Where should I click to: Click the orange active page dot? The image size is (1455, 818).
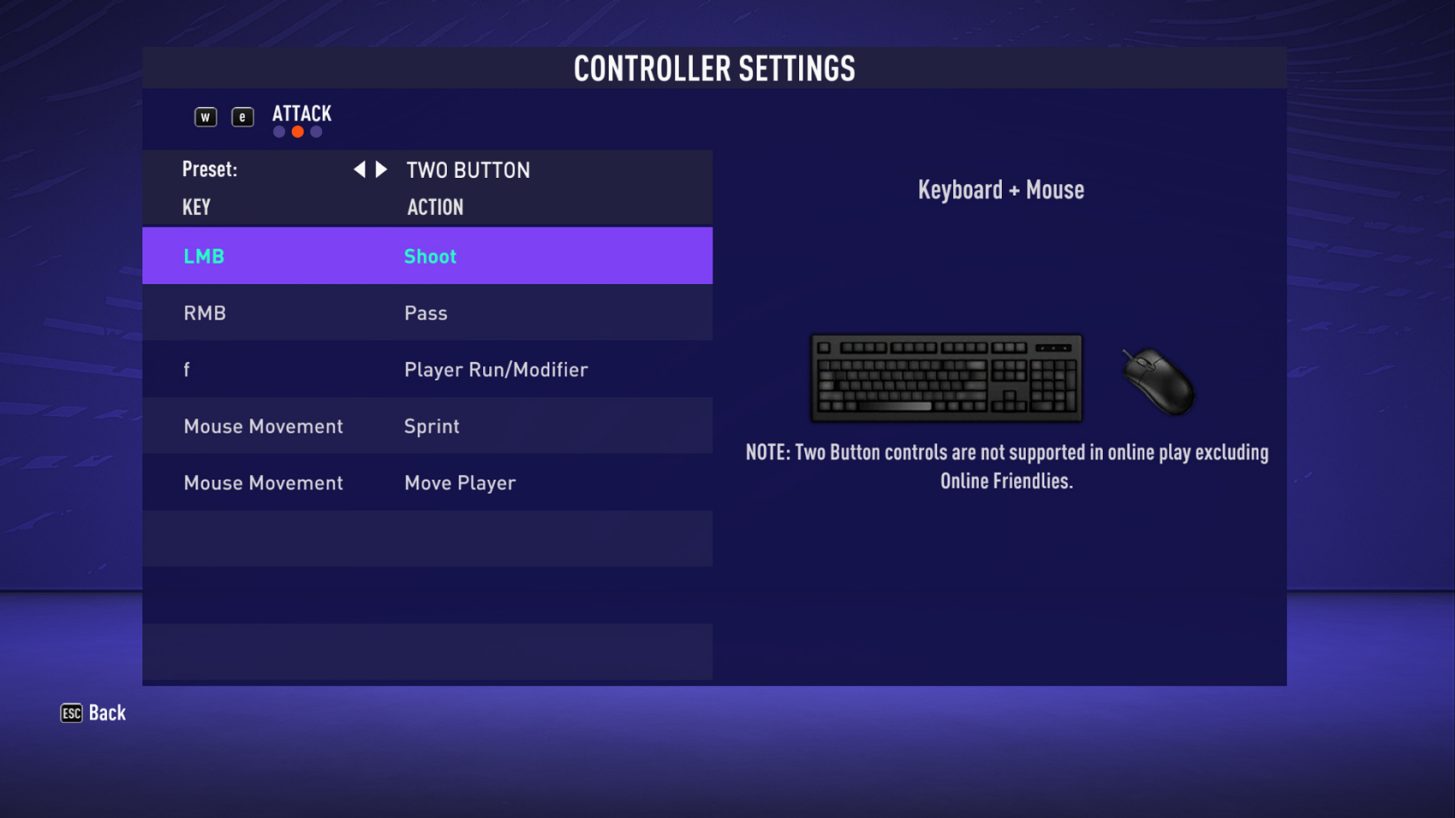pyautogui.click(x=297, y=131)
